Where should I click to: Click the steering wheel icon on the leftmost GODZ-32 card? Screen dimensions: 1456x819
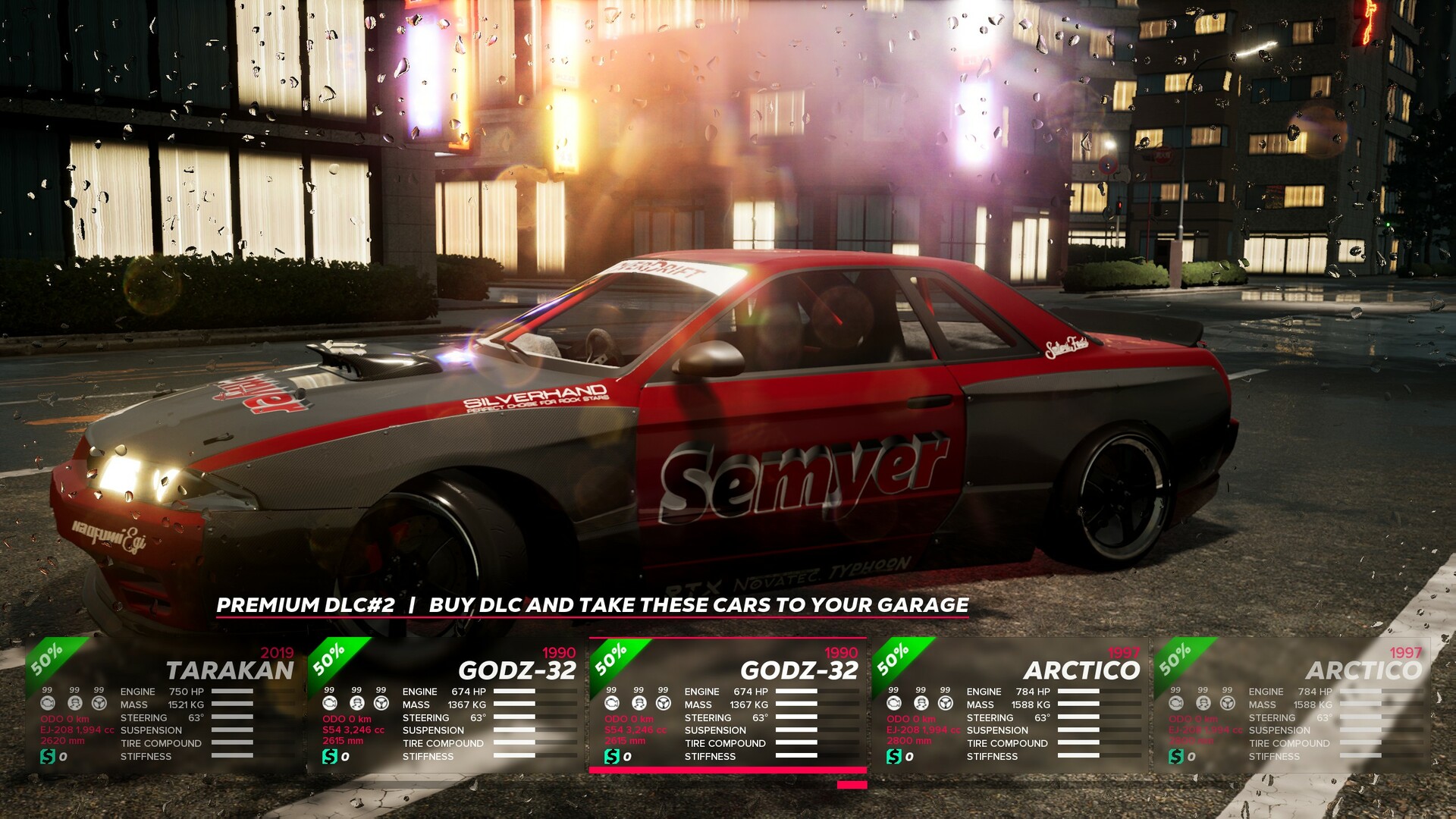point(380,704)
